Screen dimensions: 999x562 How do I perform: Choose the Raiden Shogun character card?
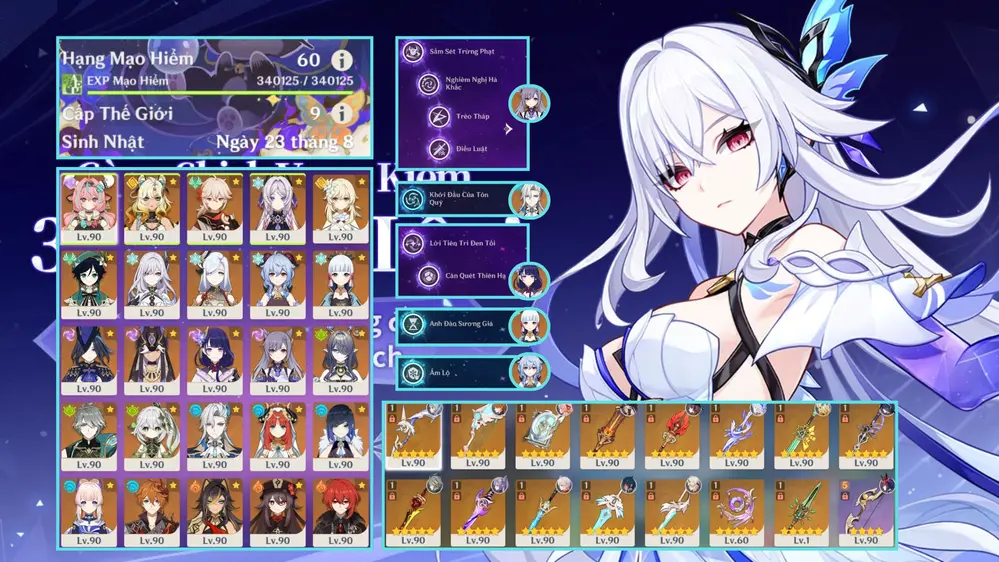click(x=213, y=356)
